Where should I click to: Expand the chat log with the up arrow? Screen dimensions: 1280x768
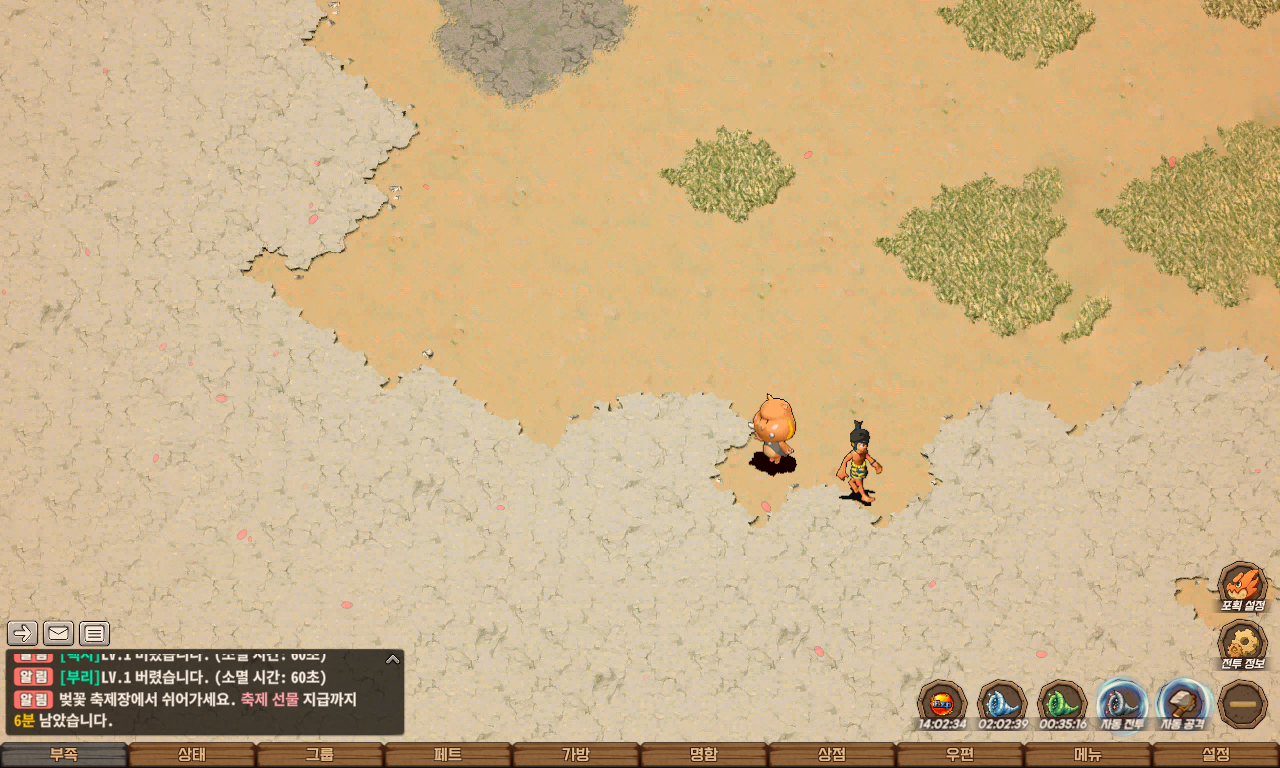pyautogui.click(x=393, y=659)
